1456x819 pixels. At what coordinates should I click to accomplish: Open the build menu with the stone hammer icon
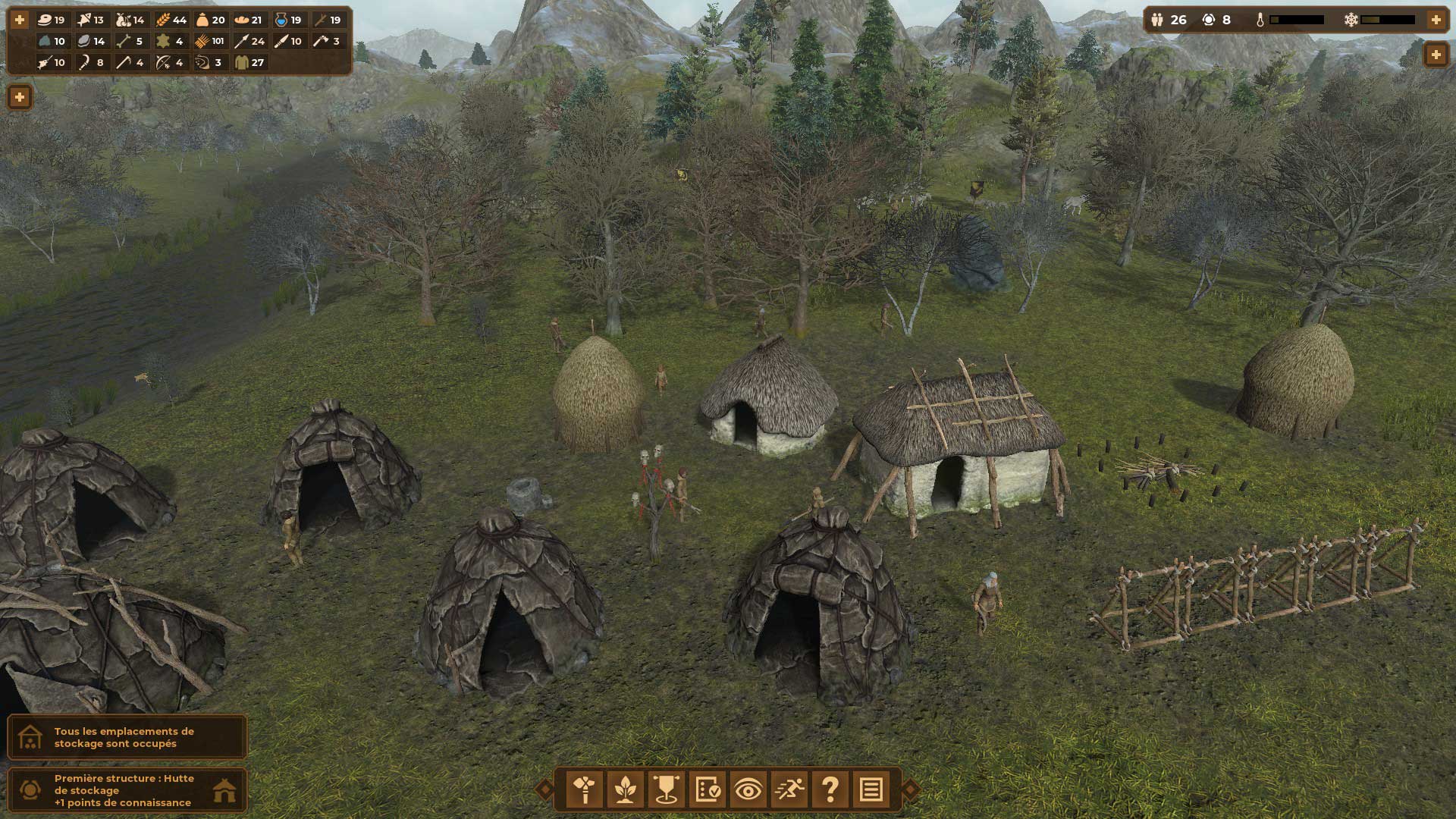[x=585, y=790]
